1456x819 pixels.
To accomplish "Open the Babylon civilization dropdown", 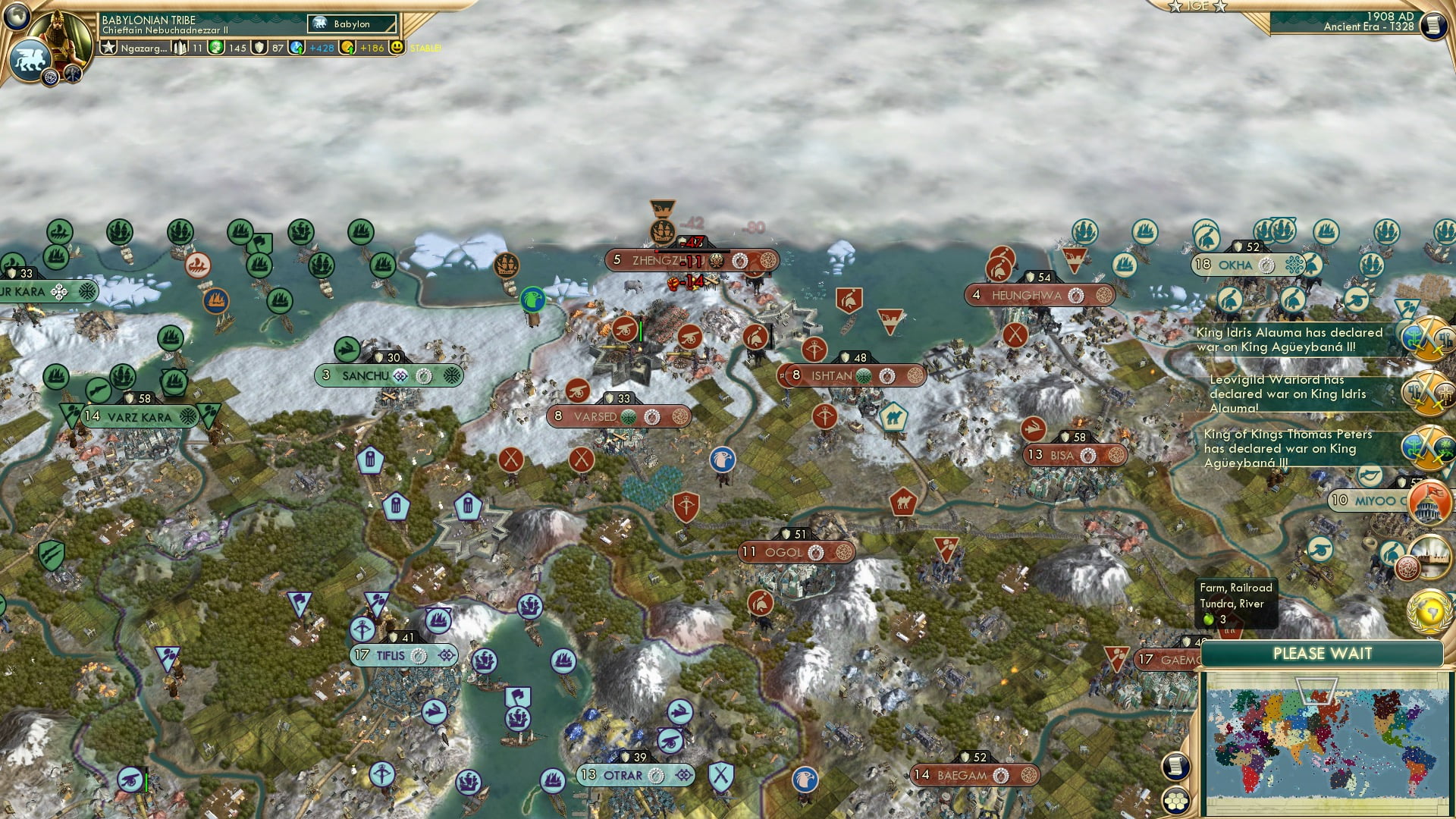I will pos(353,24).
